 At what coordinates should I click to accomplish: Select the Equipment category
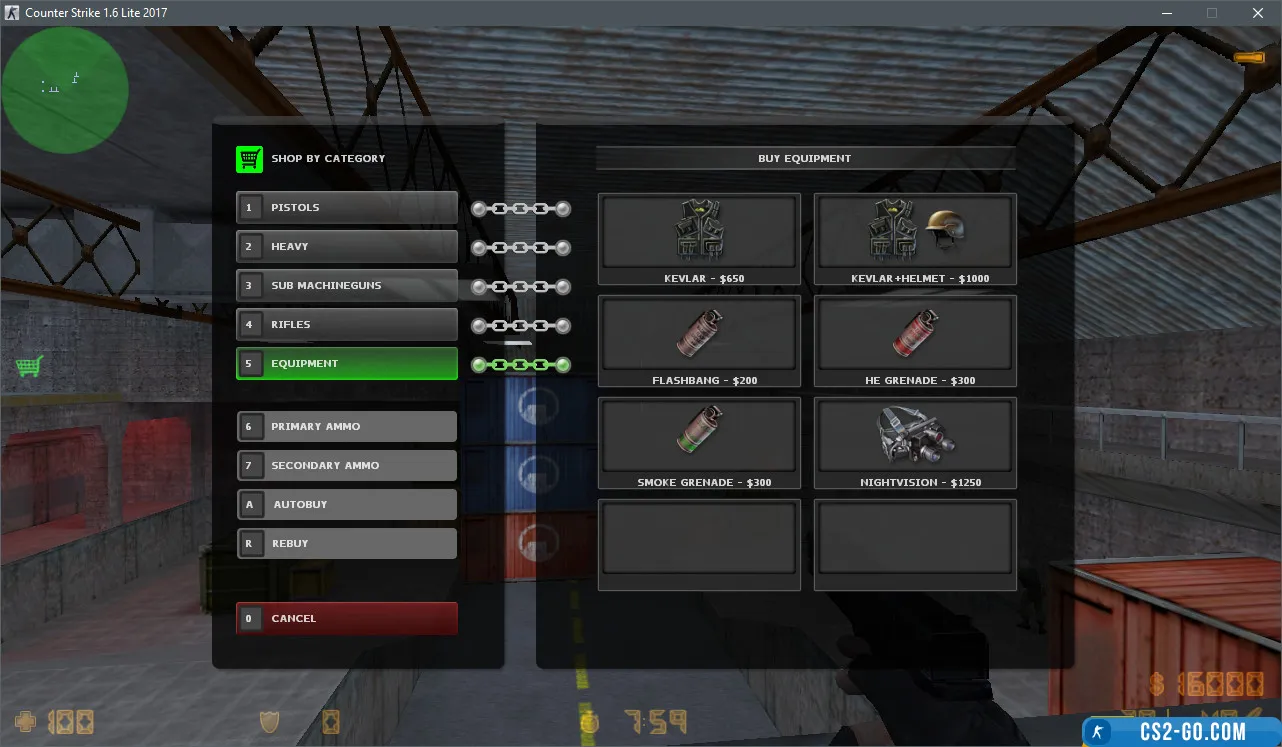347,364
